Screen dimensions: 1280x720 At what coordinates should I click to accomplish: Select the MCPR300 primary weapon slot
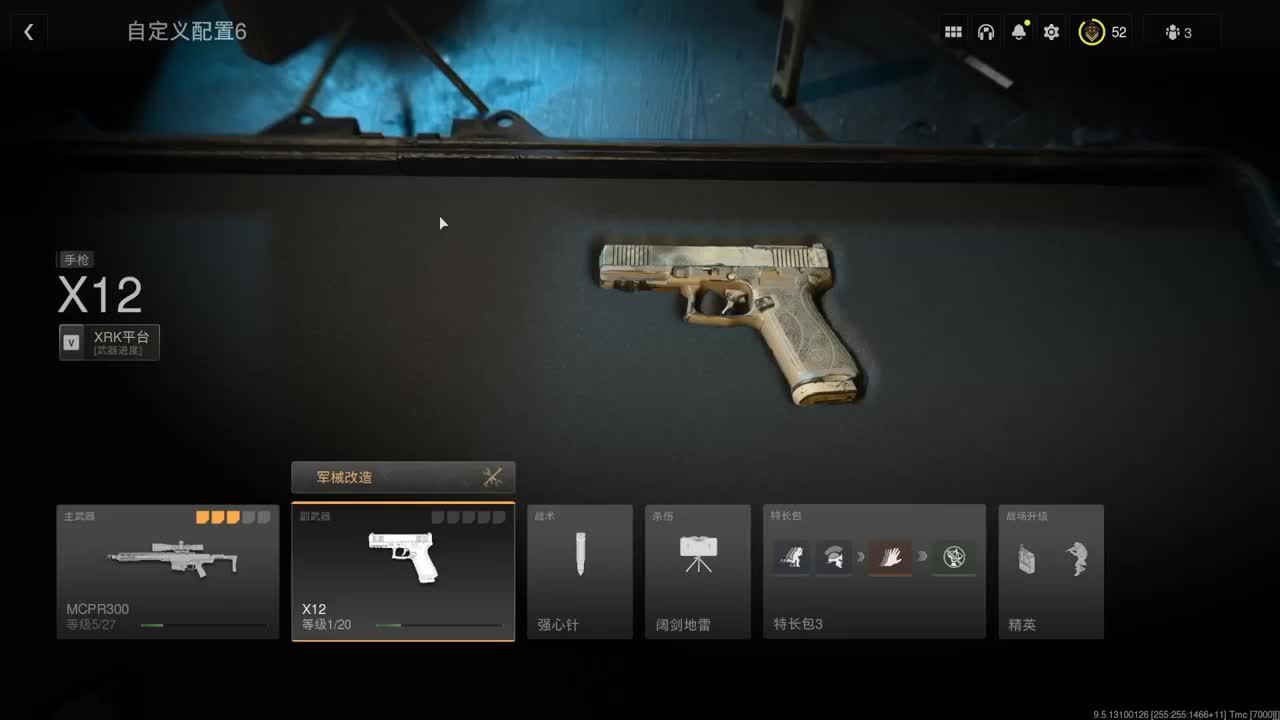coord(168,571)
